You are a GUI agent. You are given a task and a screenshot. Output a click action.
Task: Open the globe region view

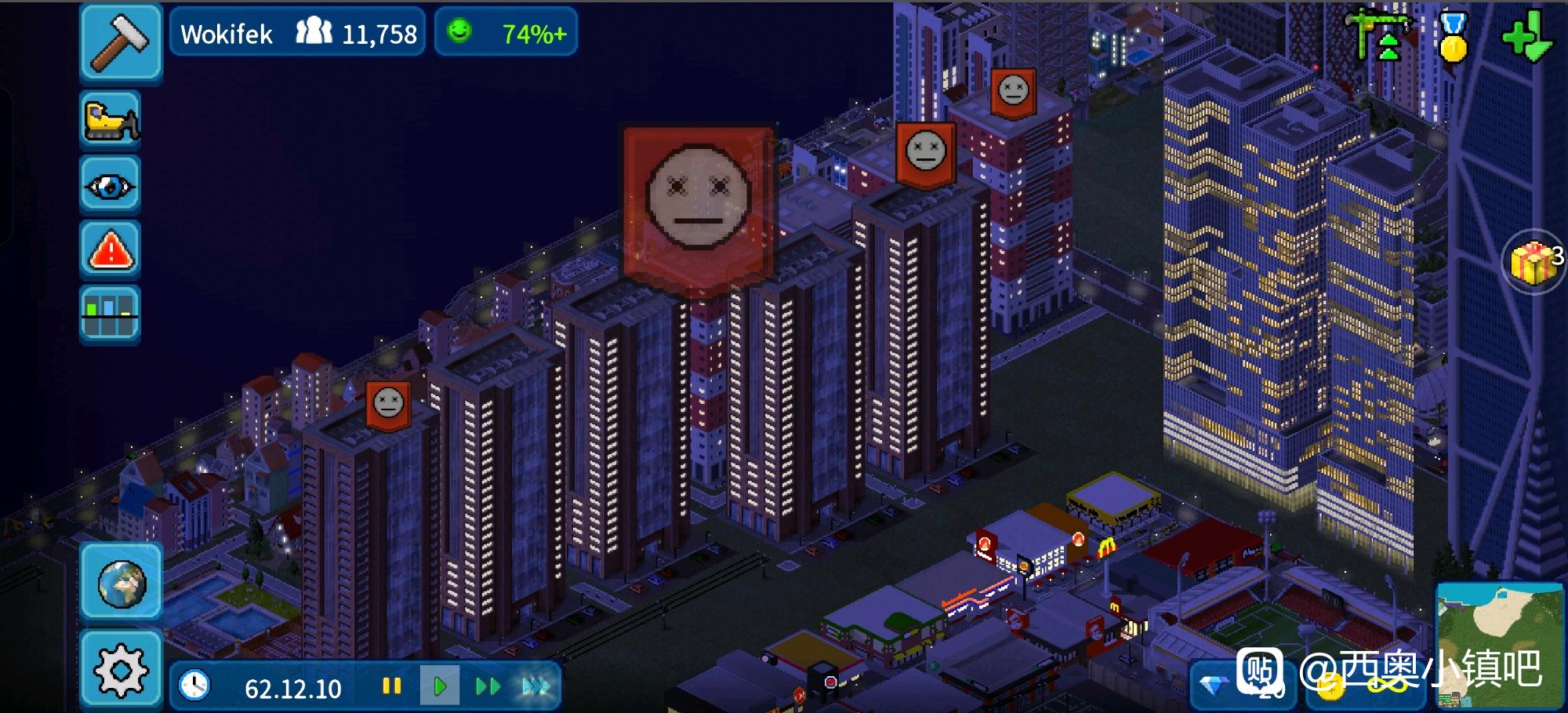coord(121,583)
